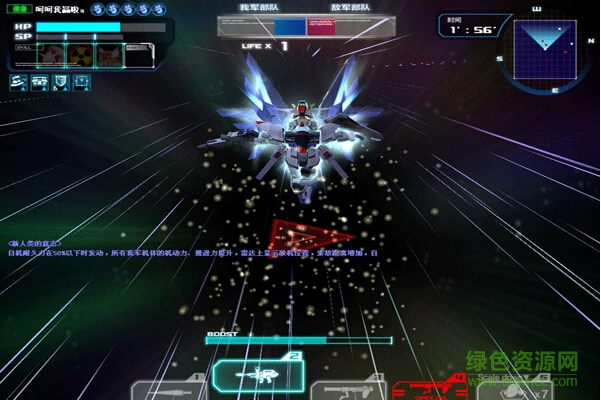
Task: Open the radar minimap
Action: (x=544, y=49)
